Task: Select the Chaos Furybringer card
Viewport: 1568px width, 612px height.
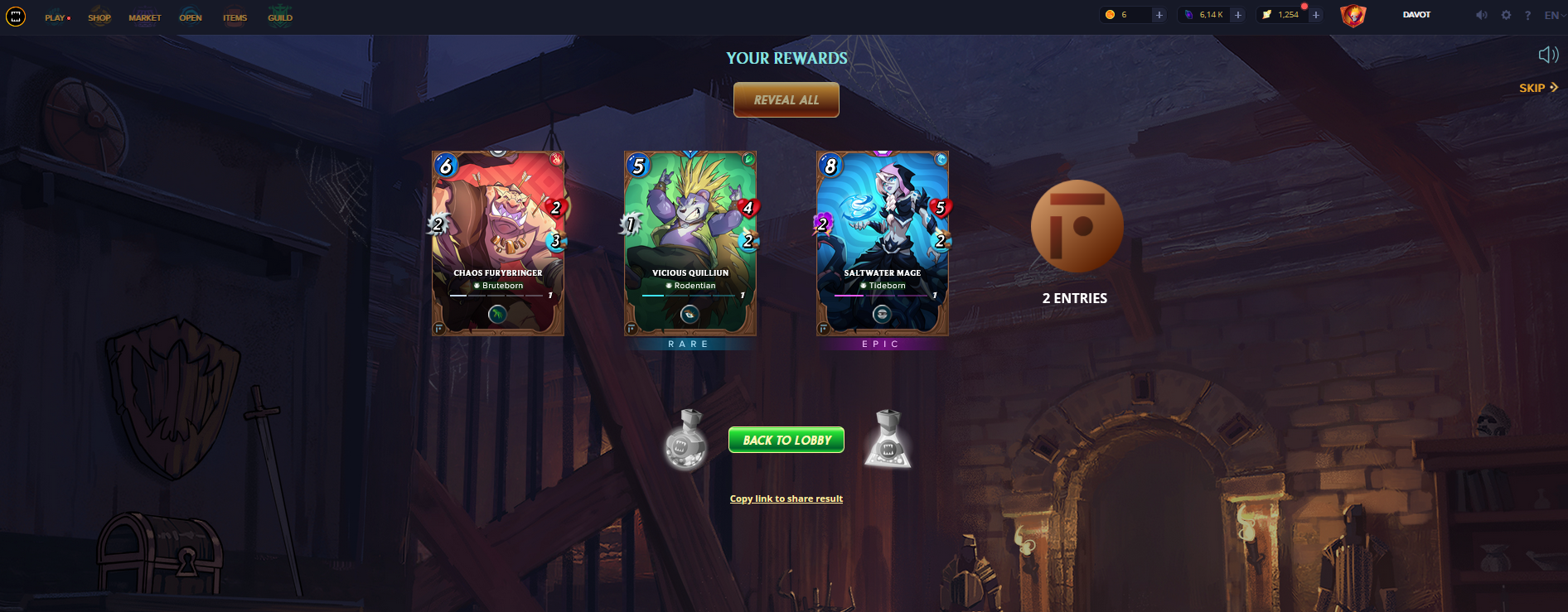Action: 498,243
